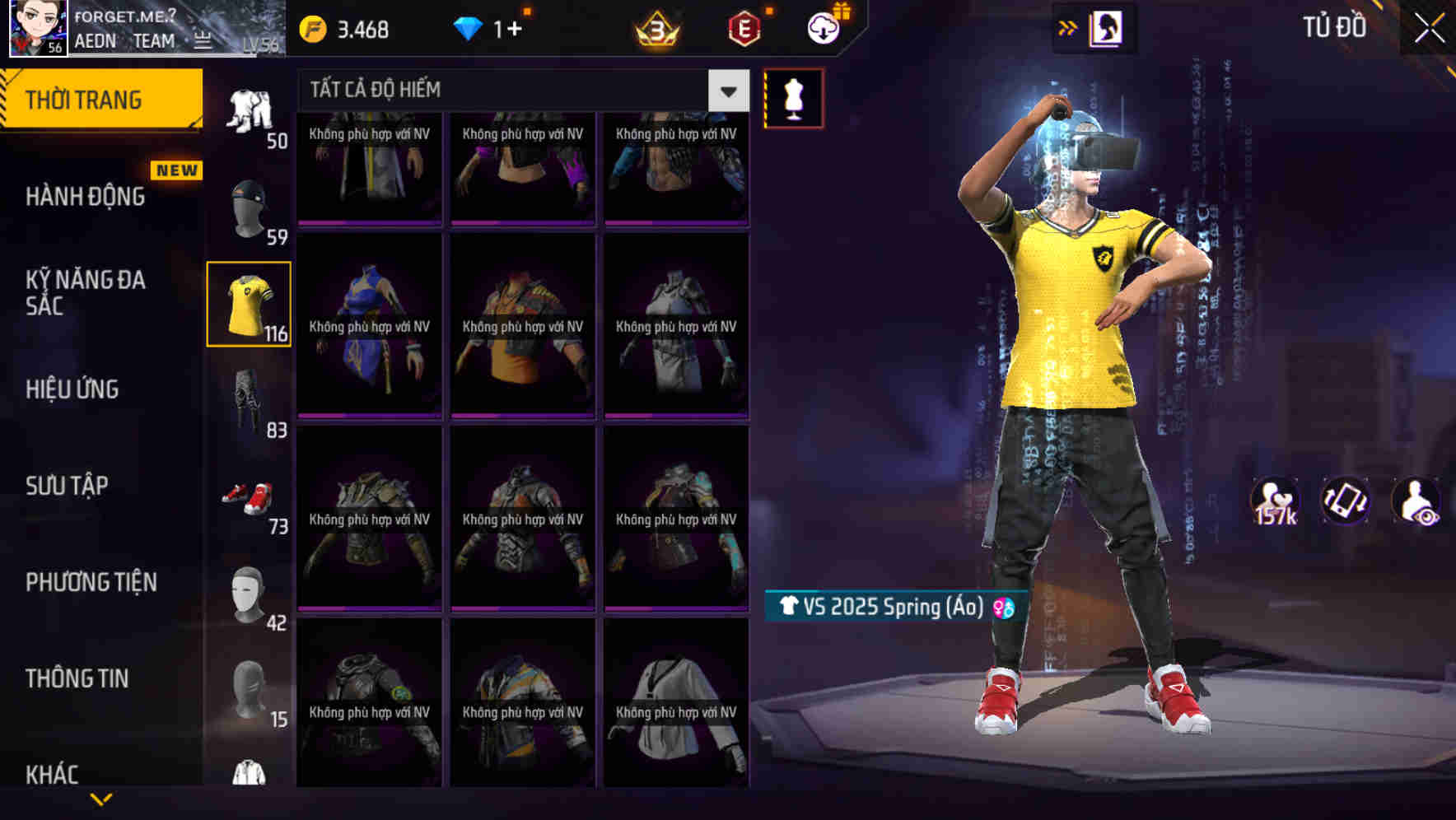Switch to the HÀNH ĐỘNG tab
This screenshot has width=1456, height=820.
coord(85,197)
